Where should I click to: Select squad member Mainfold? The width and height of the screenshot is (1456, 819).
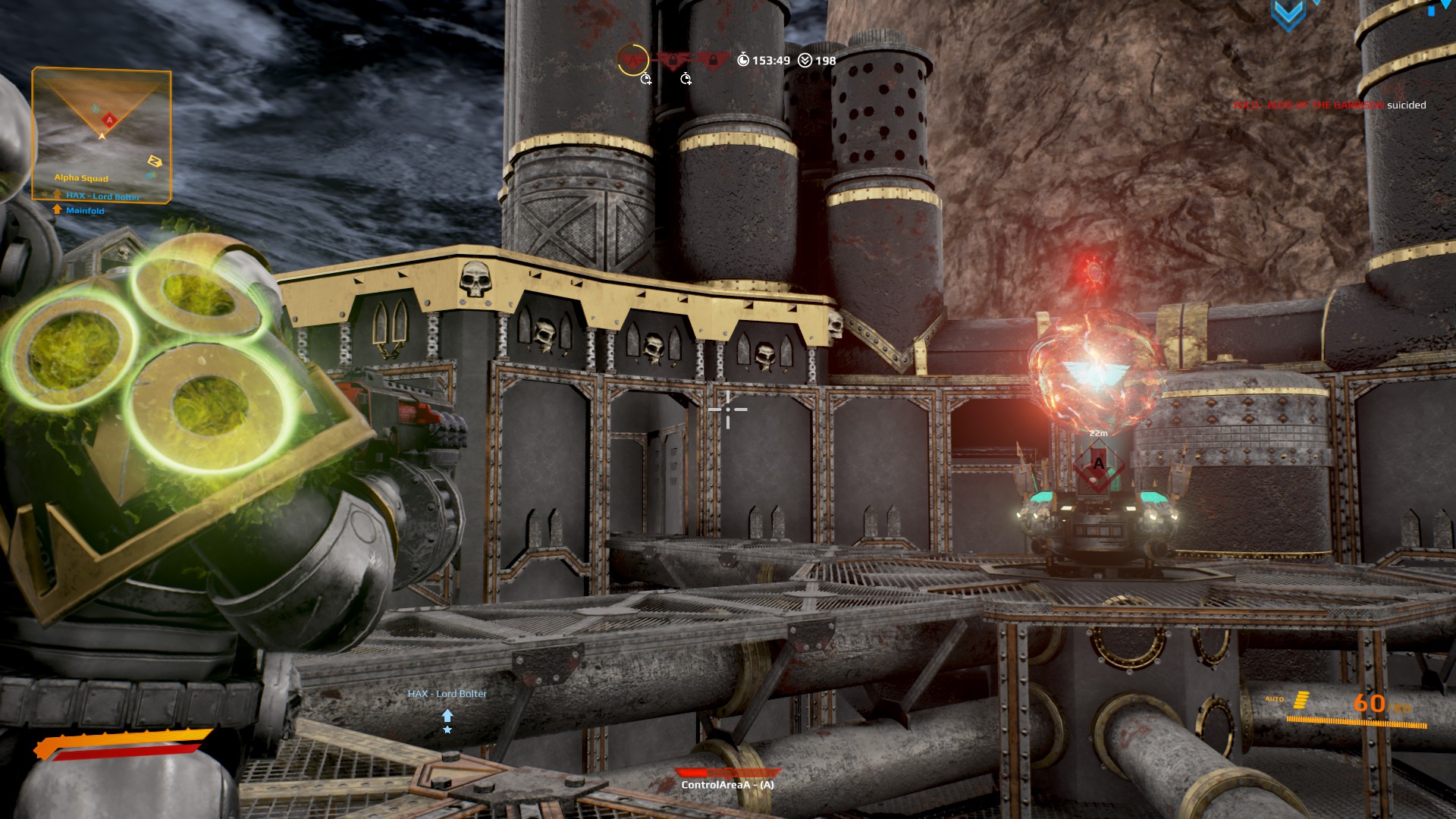click(x=84, y=211)
